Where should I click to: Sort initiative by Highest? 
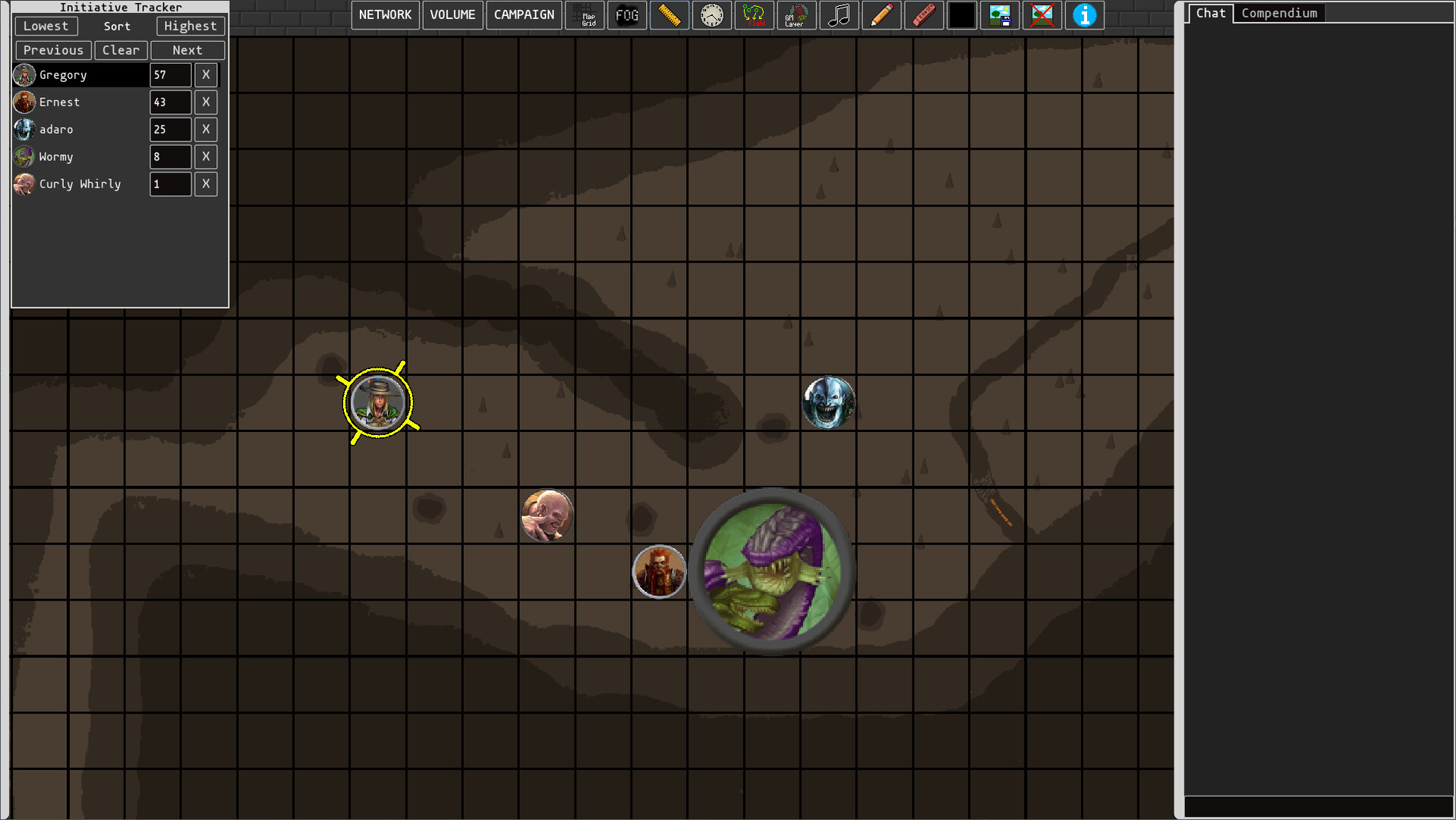[191, 26]
